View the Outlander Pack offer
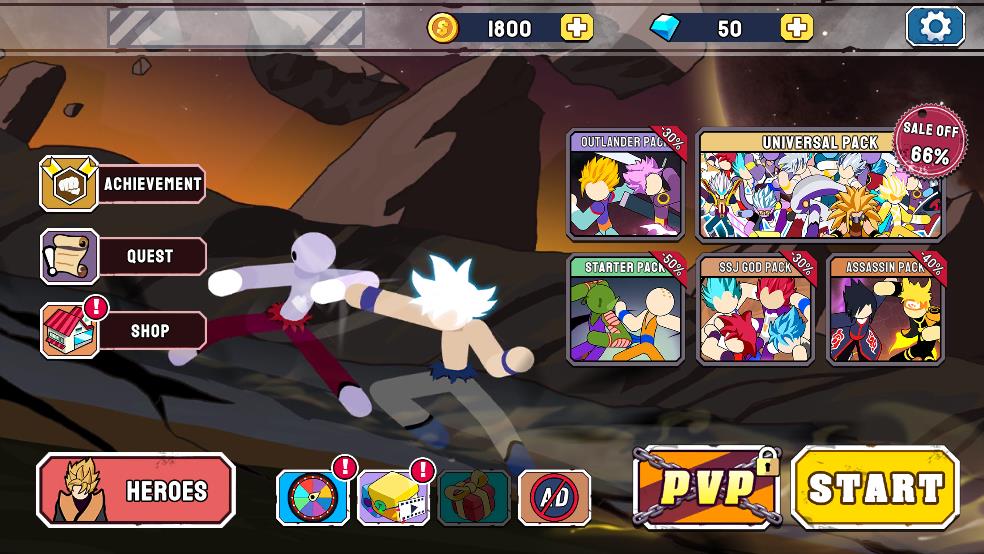This screenshot has width=984, height=554. [x=626, y=185]
